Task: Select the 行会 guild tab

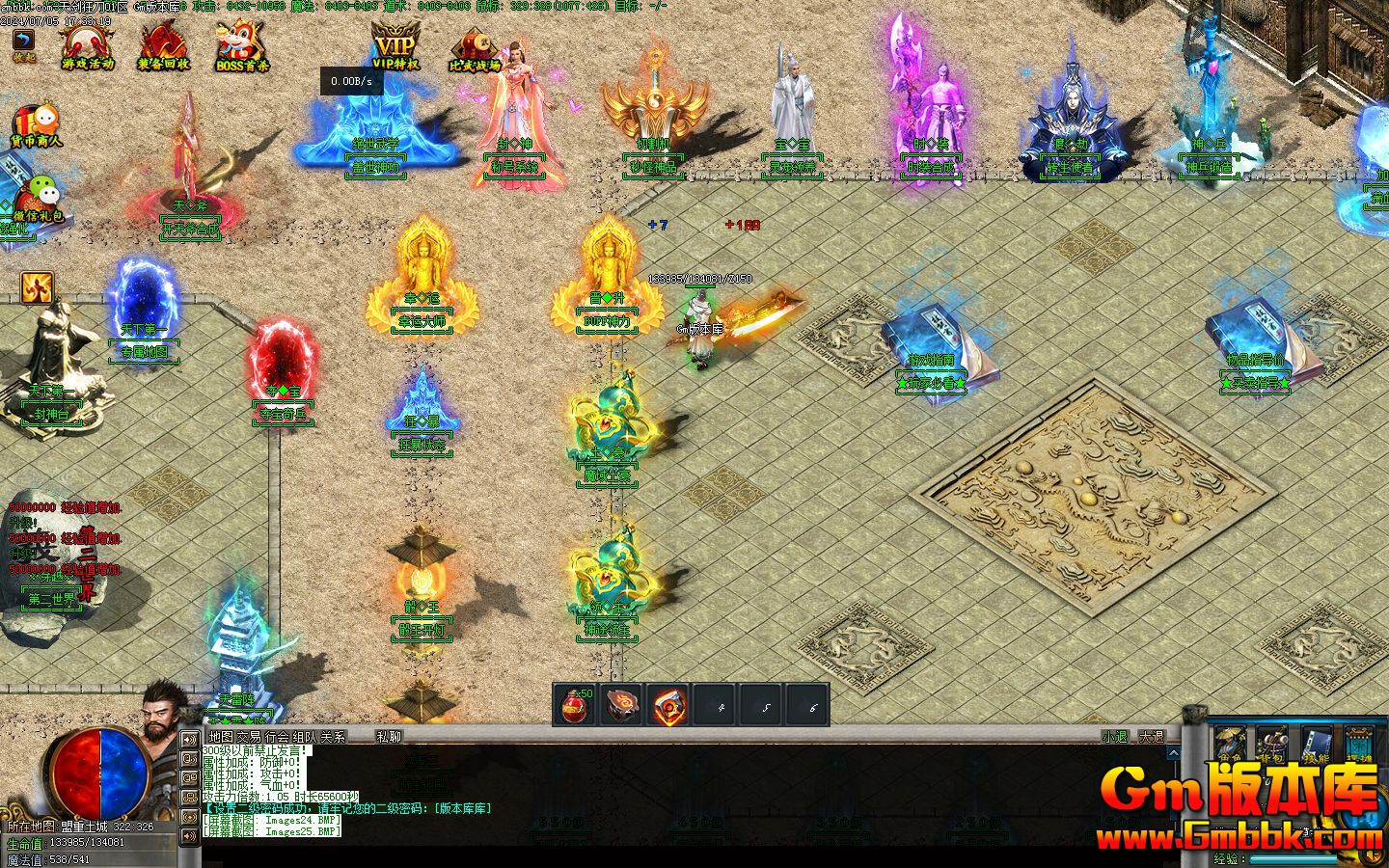Action: [x=277, y=737]
